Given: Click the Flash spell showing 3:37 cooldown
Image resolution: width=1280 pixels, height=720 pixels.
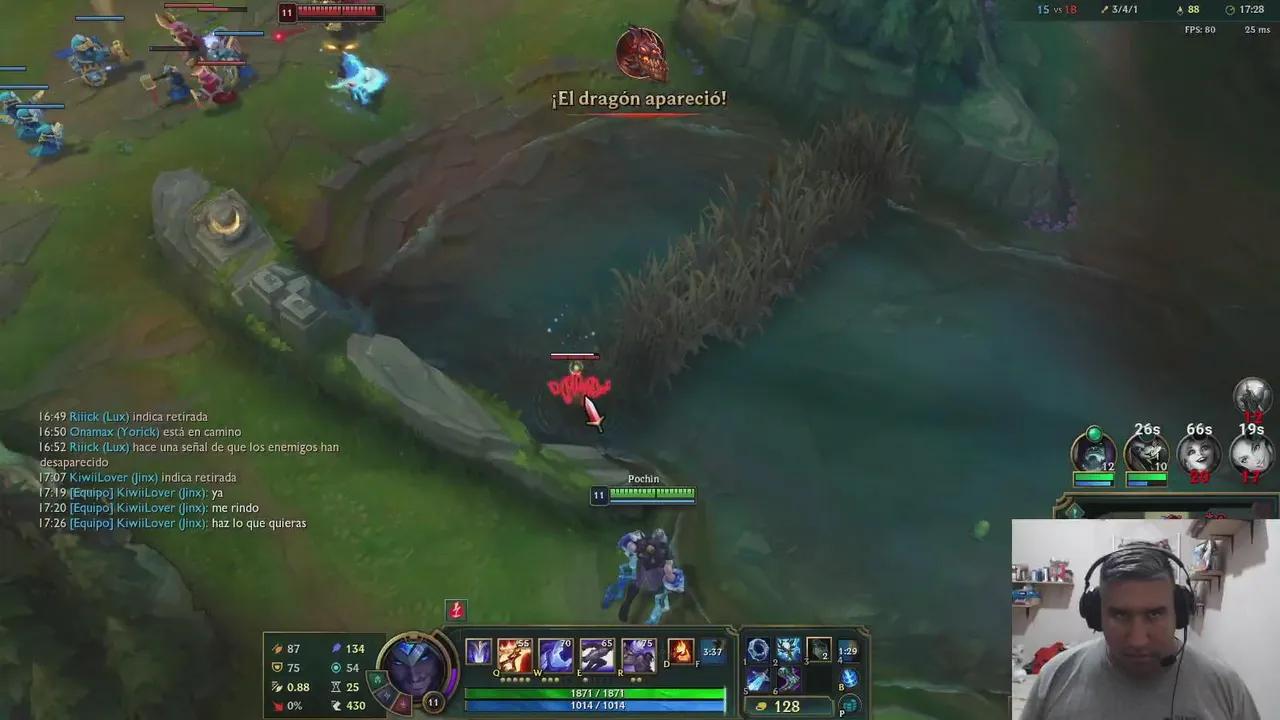Looking at the screenshot, I should 713,653.
